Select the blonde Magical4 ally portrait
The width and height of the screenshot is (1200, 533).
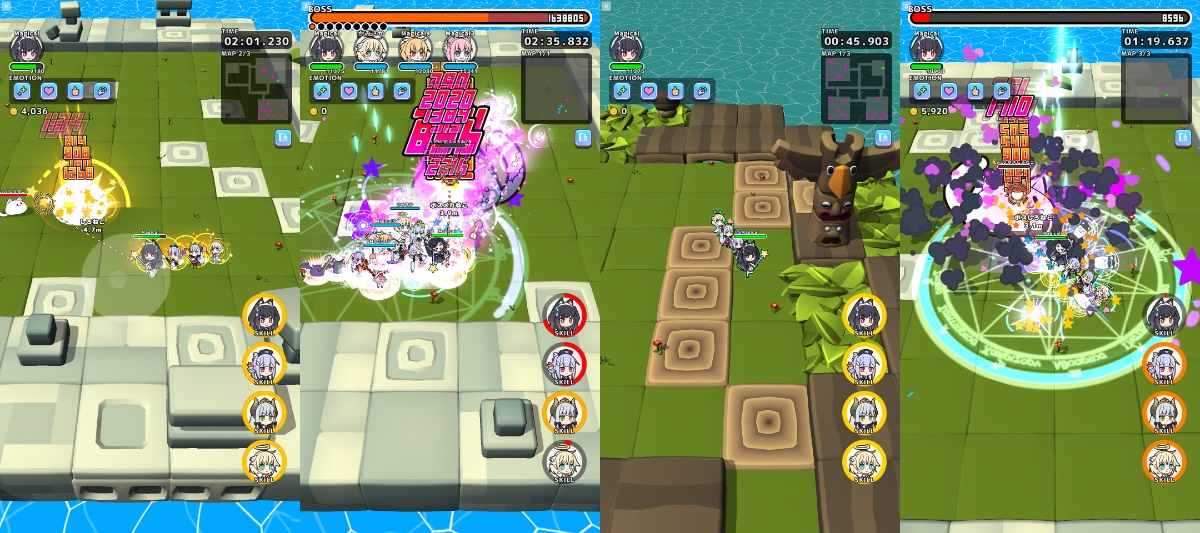click(x=415, y=48)
